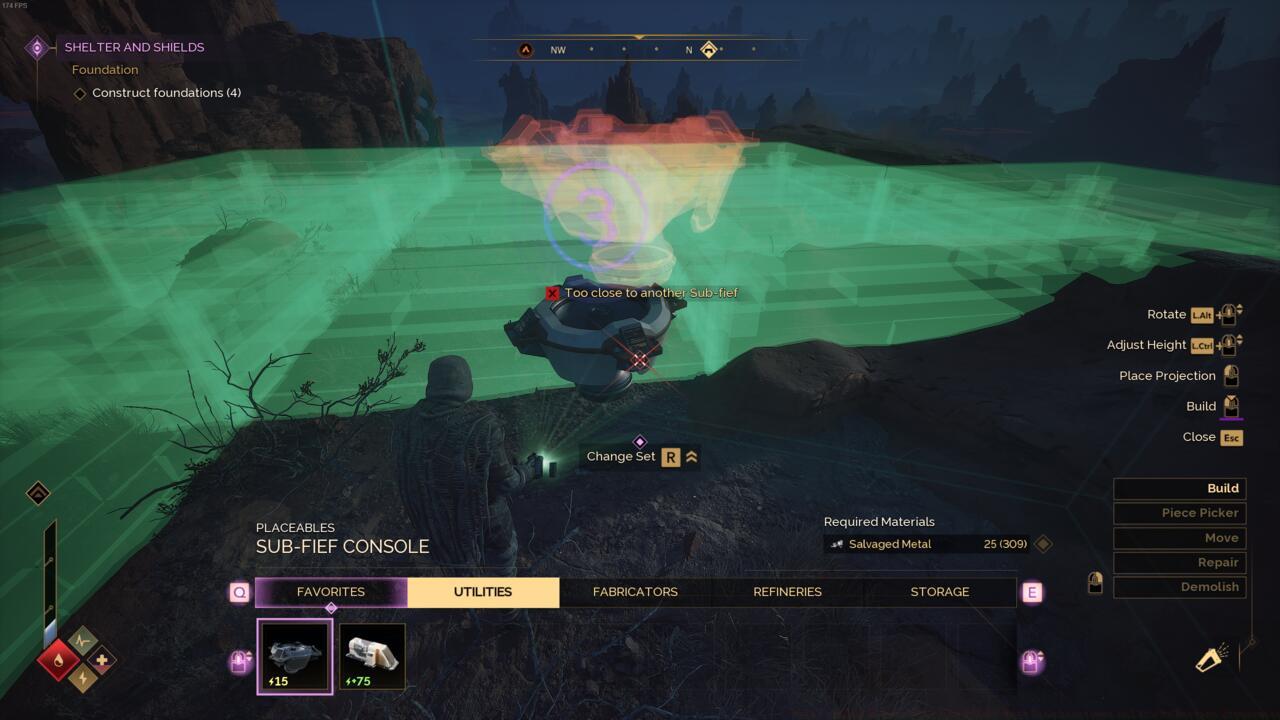1280x720 pixels.
Task: Click the lightning bolt stamina diamond icon
Action: (82, 678)
